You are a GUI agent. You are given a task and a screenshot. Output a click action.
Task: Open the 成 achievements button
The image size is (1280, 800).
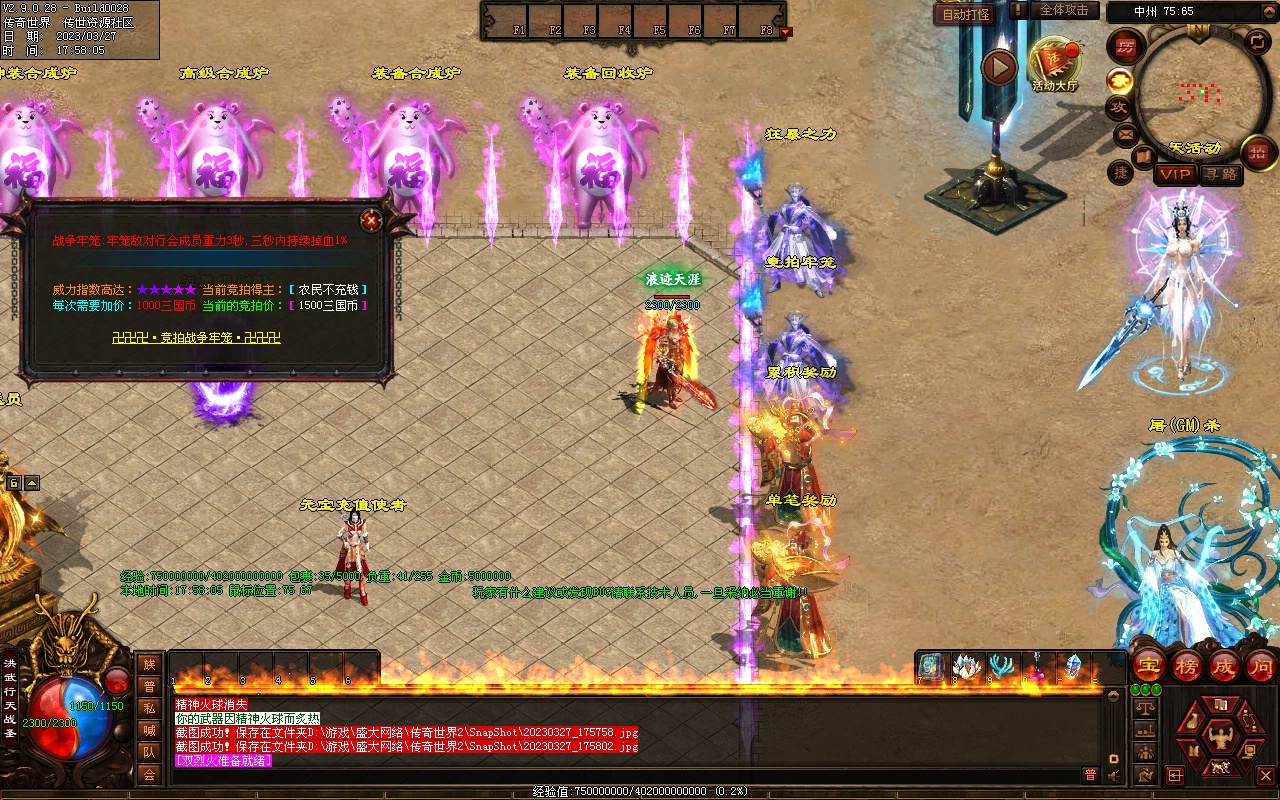[x=1223, y=666]
